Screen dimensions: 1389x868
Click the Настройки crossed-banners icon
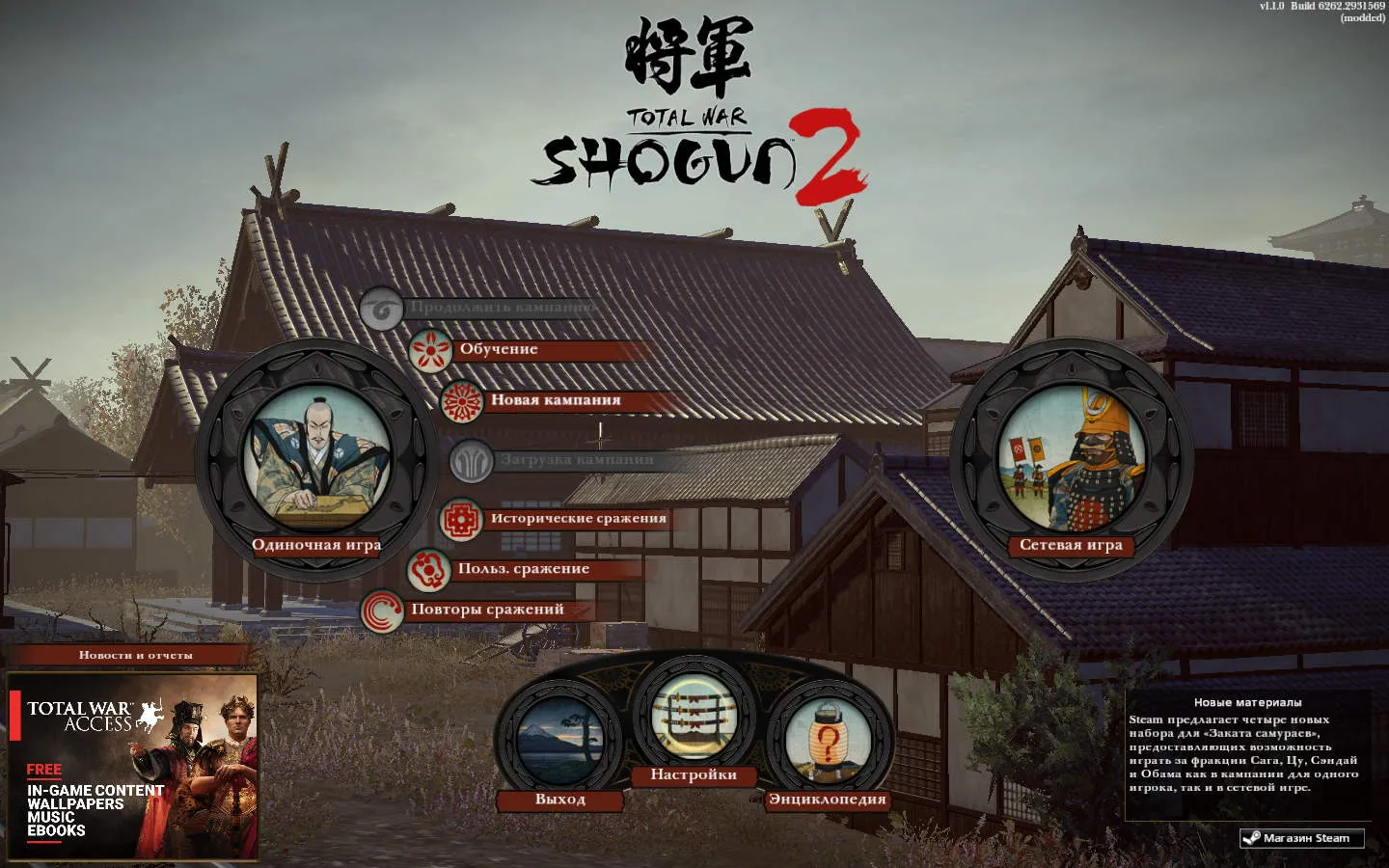point(694,719)
